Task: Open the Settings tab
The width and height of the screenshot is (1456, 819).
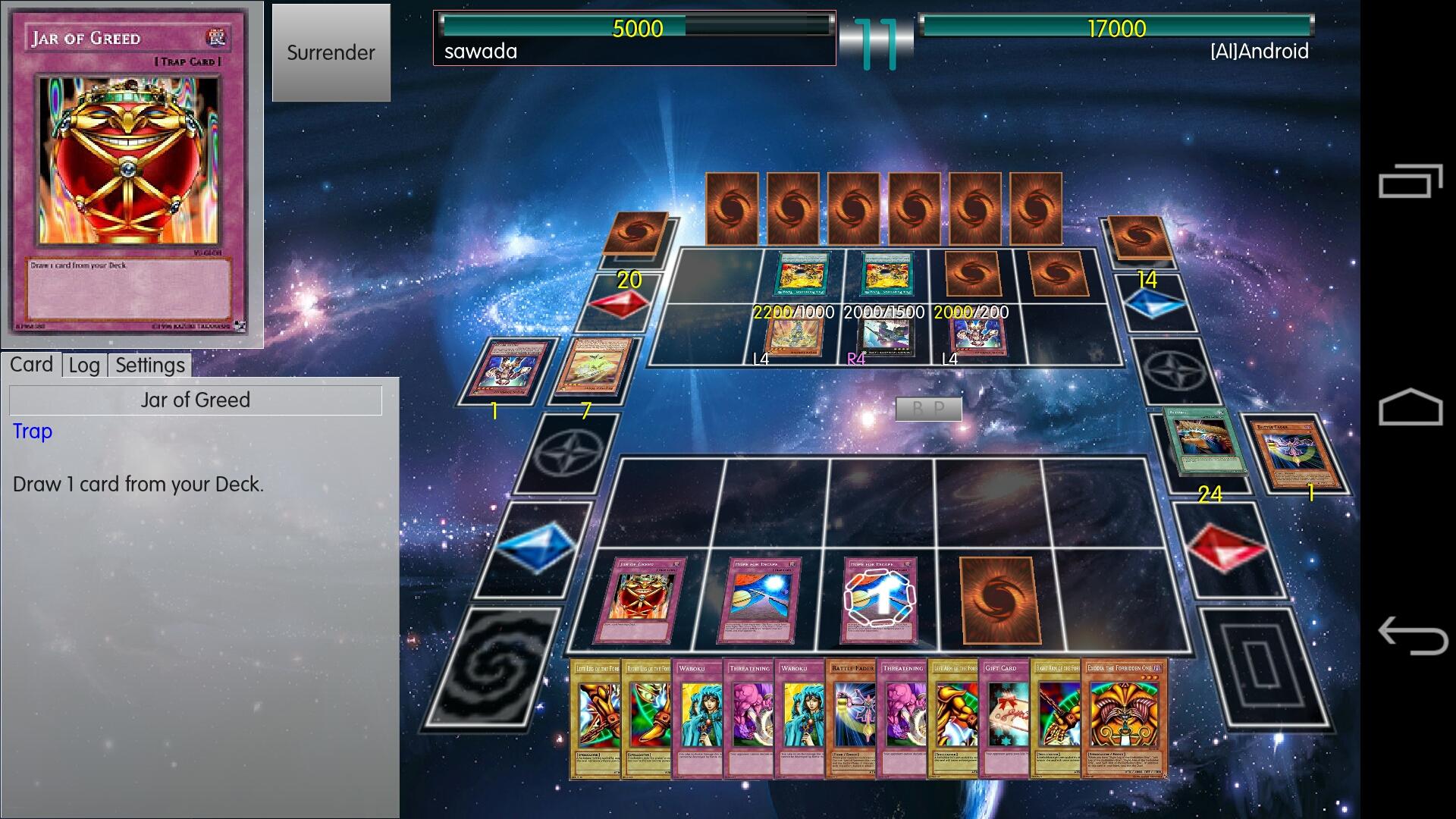Action: [149, 366]
